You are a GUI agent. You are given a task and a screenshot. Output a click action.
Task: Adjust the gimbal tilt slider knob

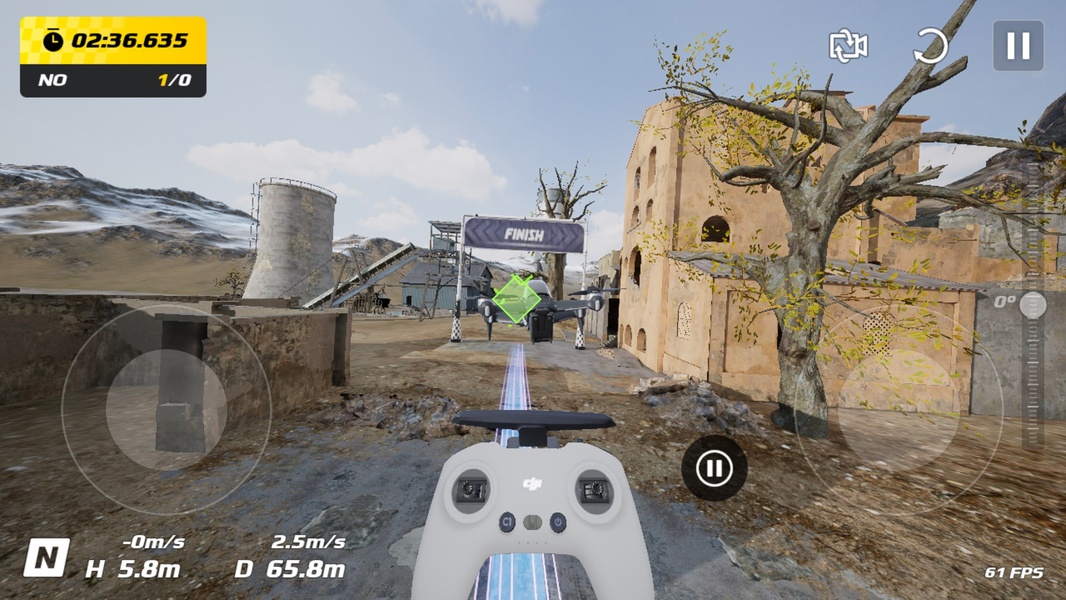[x=1033, y=305]
